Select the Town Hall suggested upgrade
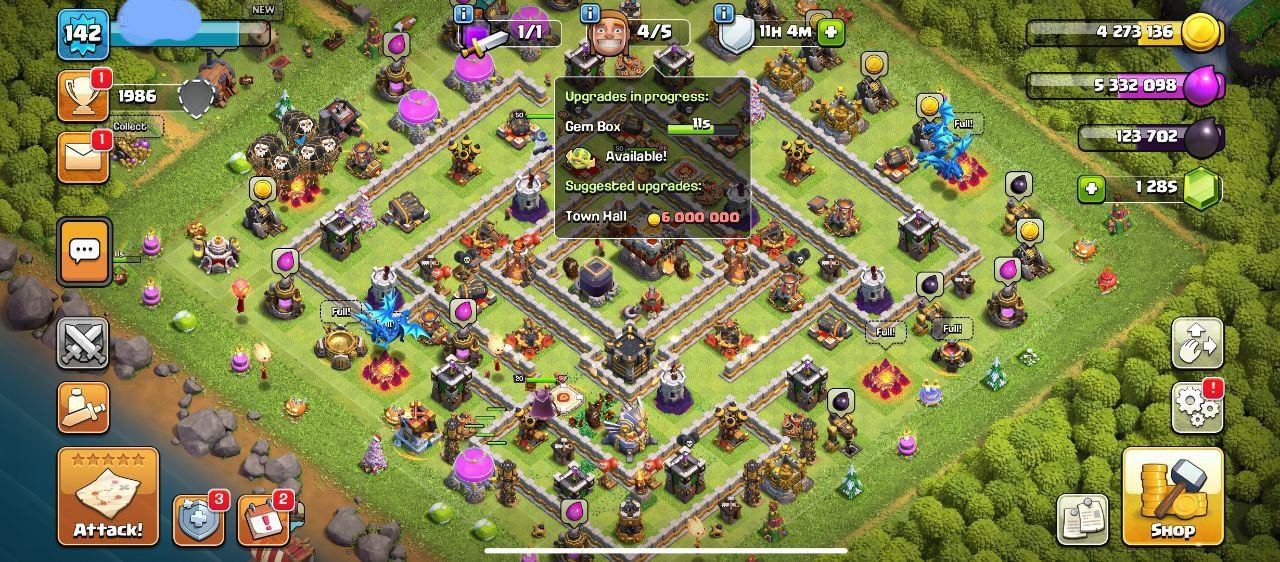The height and width of the screenshot is (562, 1280). (652, 217)
